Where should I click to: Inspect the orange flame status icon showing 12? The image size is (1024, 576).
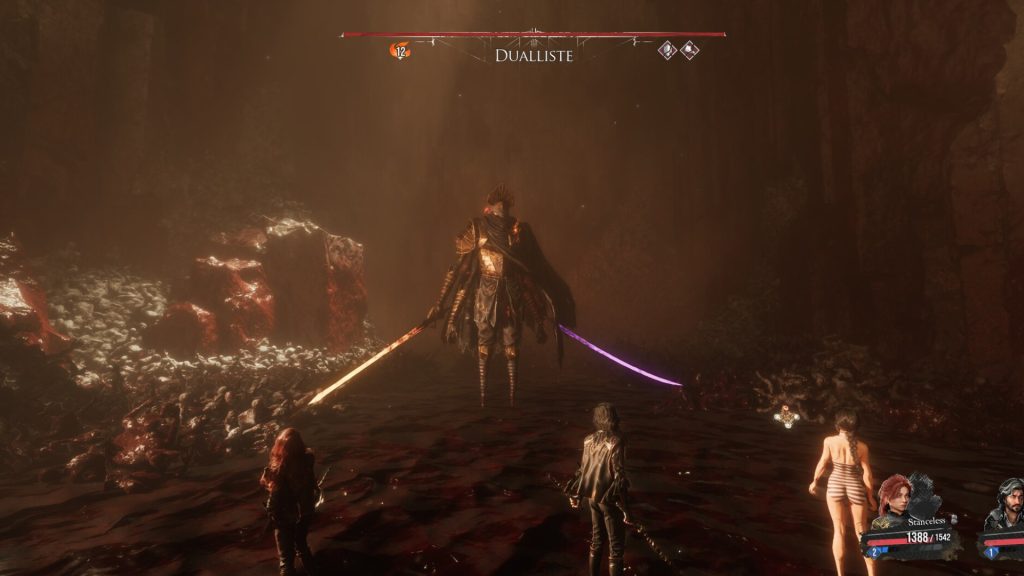pos(401,49)
